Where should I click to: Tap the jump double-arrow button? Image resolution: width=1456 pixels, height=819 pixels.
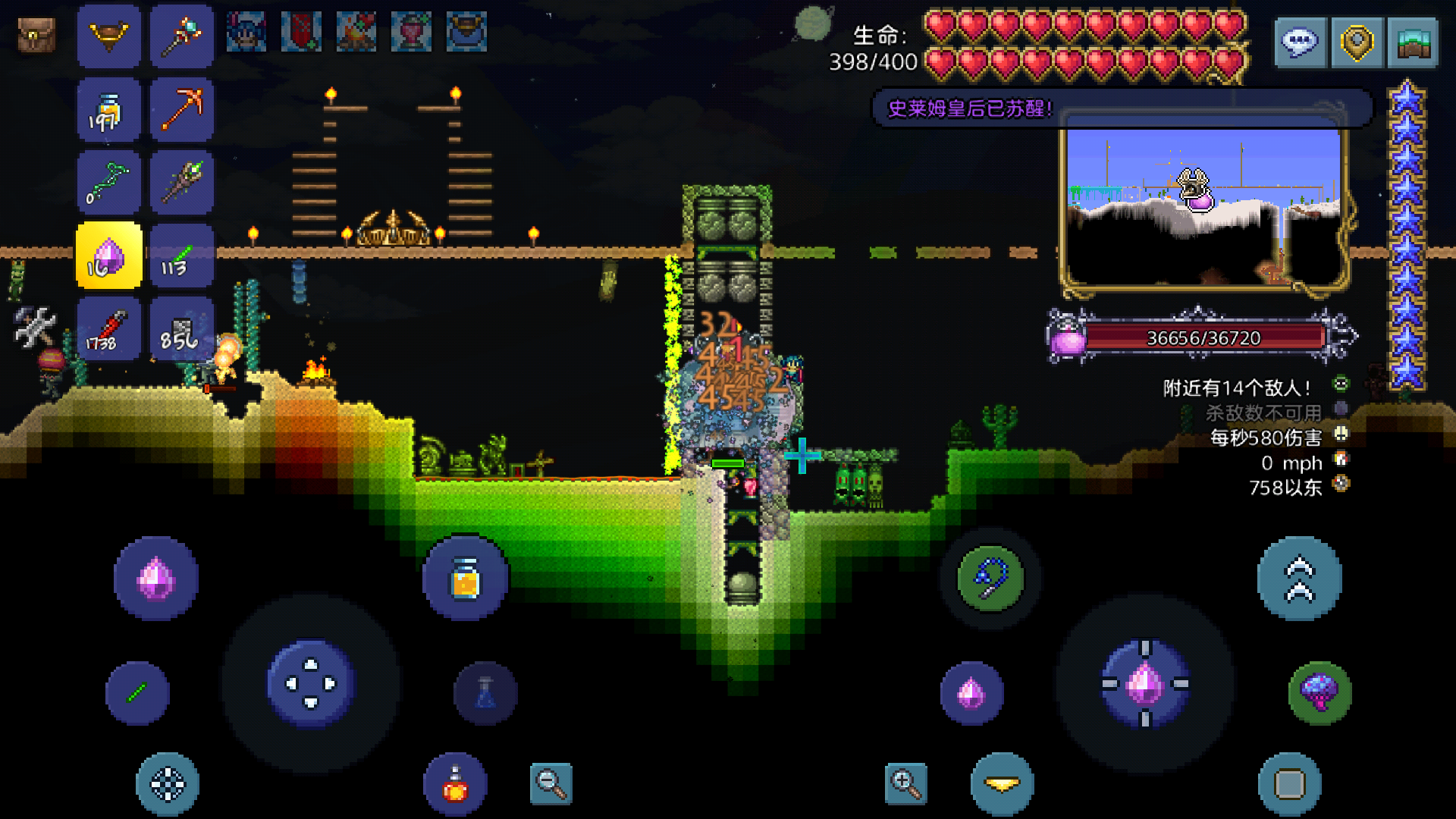(x=1299, y=579)
